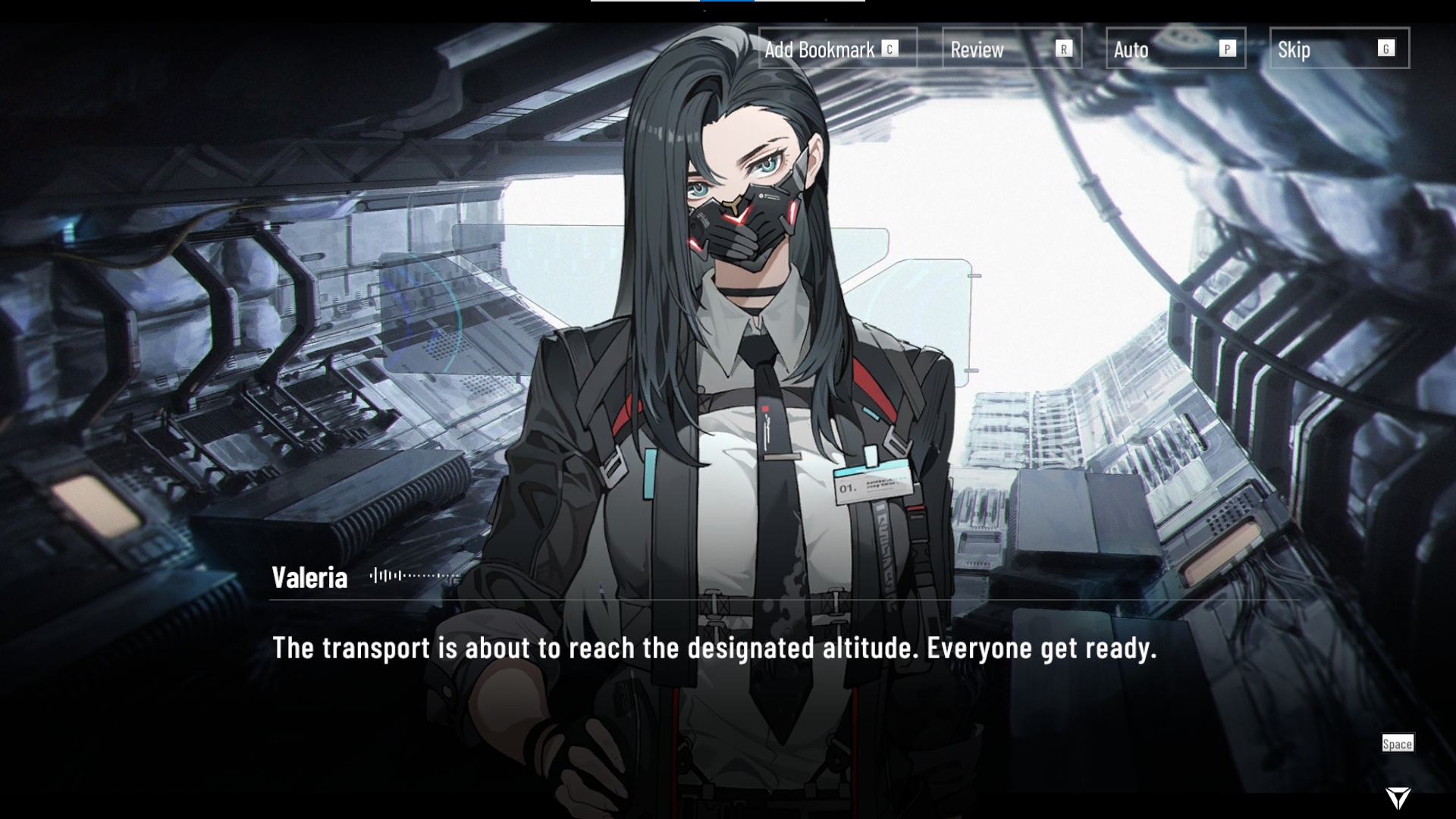Advance dialogue with the triangle arrow
The height and width of the screenshot is (819, 1456).
1398,797
